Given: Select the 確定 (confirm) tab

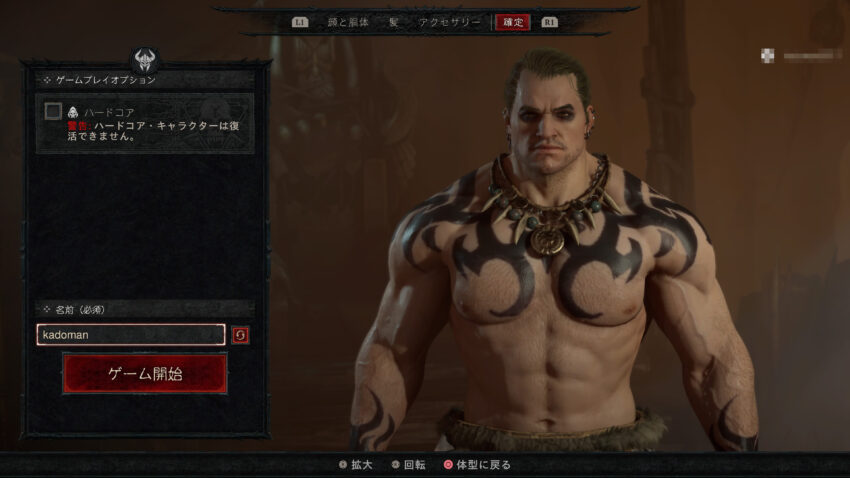Looking at the screenshot, I should point(512,21).
